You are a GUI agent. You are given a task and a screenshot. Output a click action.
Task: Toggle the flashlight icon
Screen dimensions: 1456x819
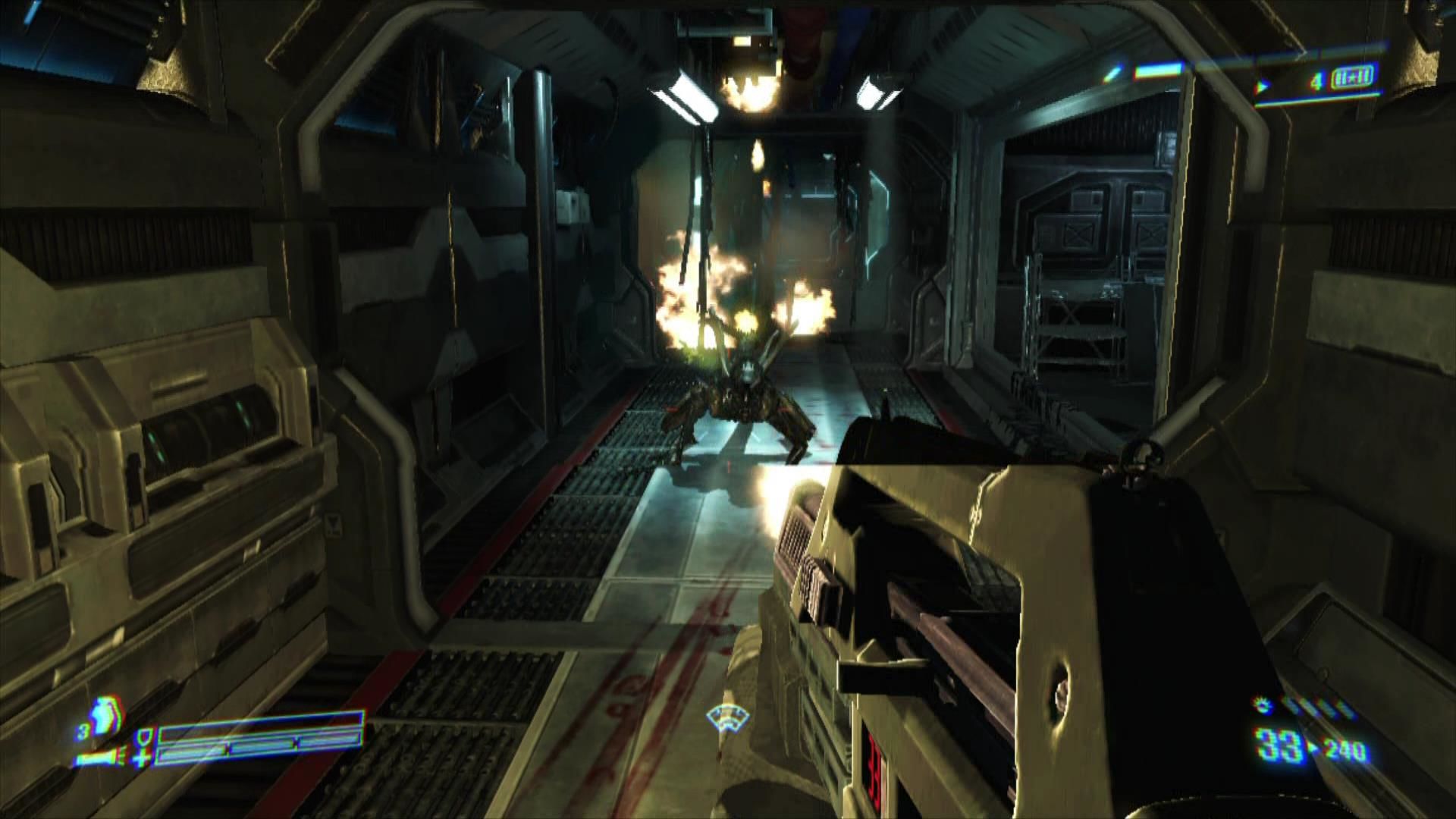point(96,758)
